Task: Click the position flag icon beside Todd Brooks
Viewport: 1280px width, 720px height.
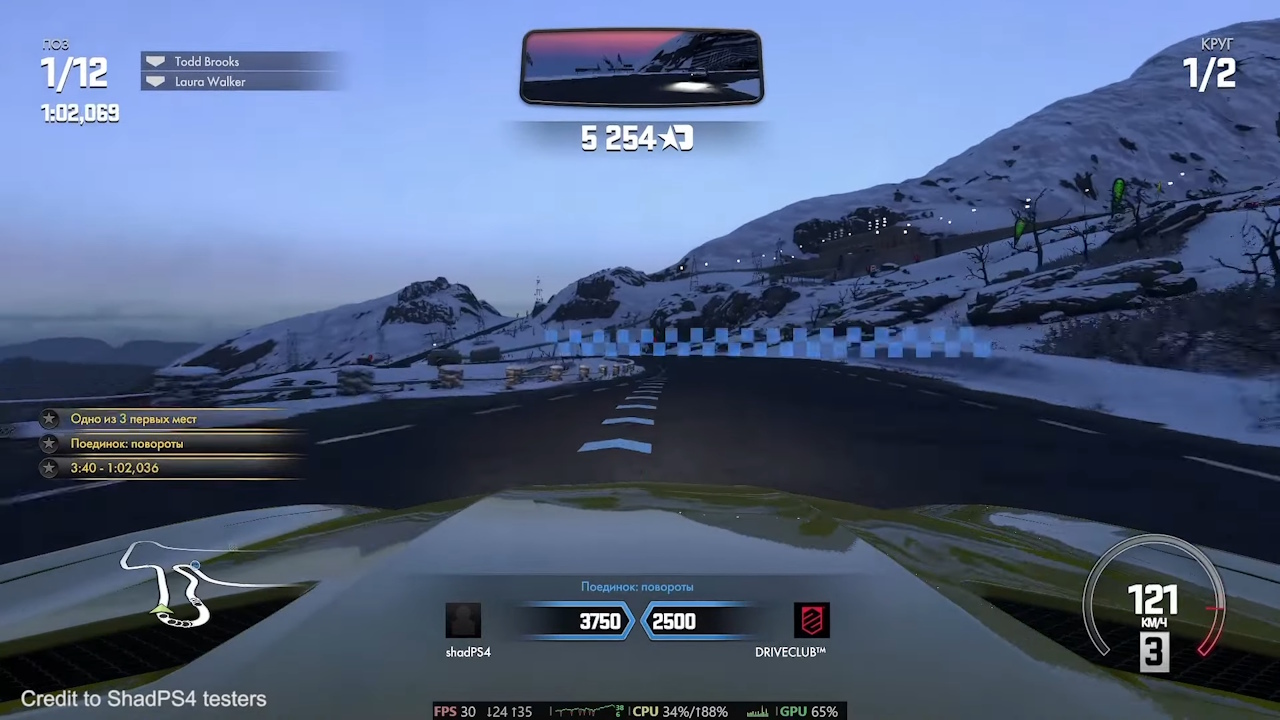Action: coord(155,61)
